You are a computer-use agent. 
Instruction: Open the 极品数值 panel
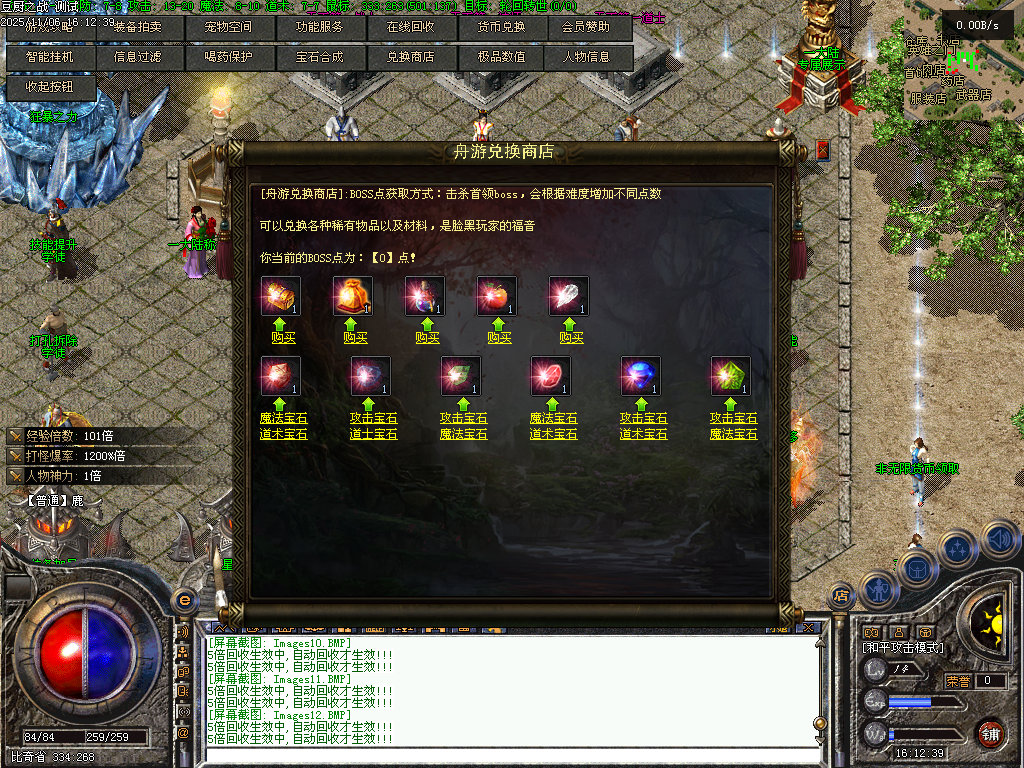coord(499,57)
